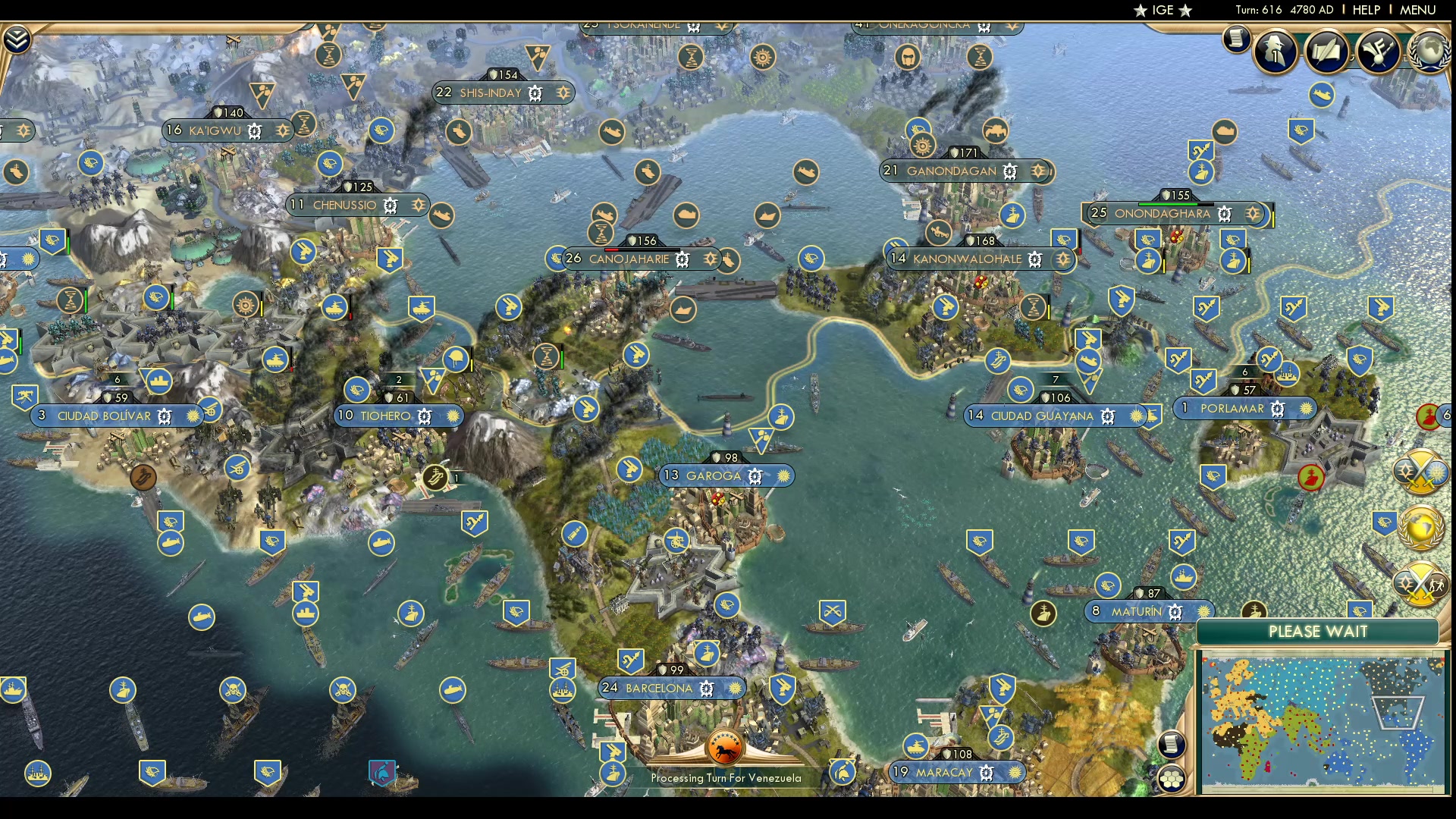Toggle strategic view with the hex grid icon
Image resolution: width=1456 pixels, height=819 pixels.
coord(1173,777)
